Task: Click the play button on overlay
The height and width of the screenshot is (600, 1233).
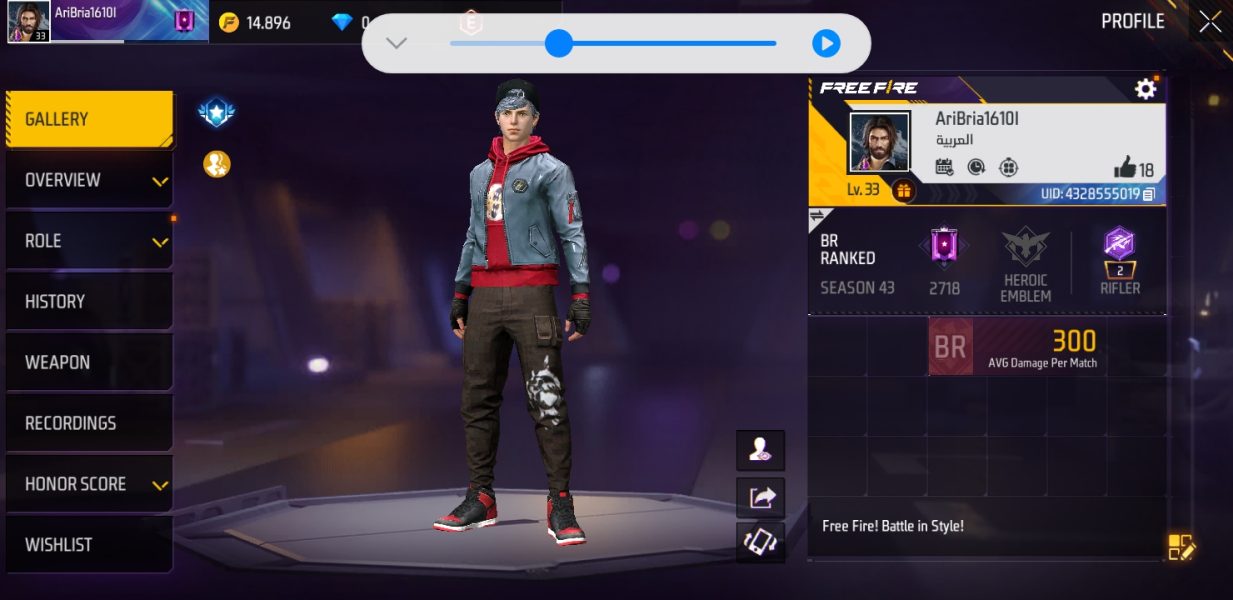Action: click(x=825, y=43)
